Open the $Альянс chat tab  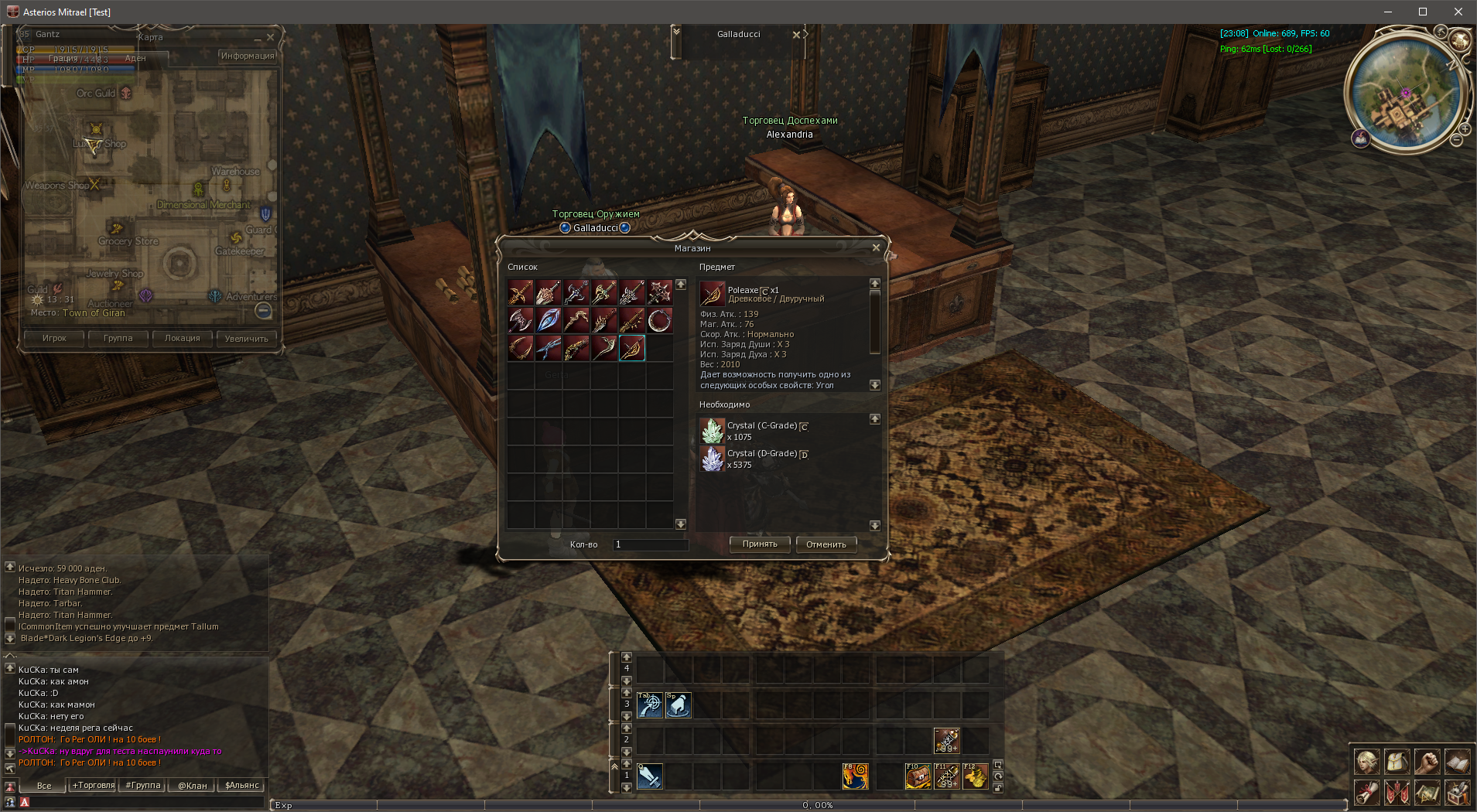click(242, 786)
